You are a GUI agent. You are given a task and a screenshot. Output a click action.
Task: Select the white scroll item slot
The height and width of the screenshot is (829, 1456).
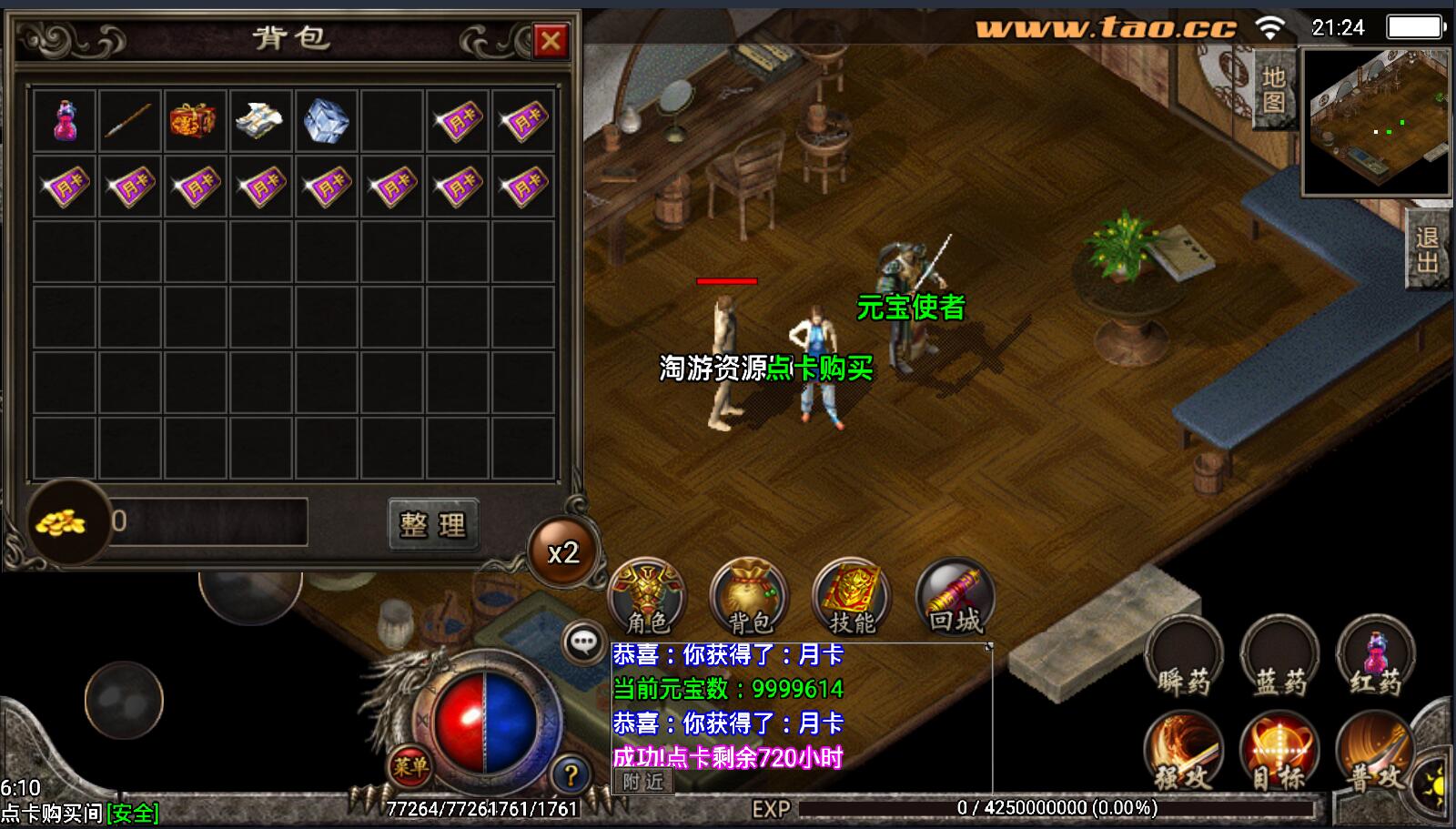pyautogui.click(x=260, y=120)
